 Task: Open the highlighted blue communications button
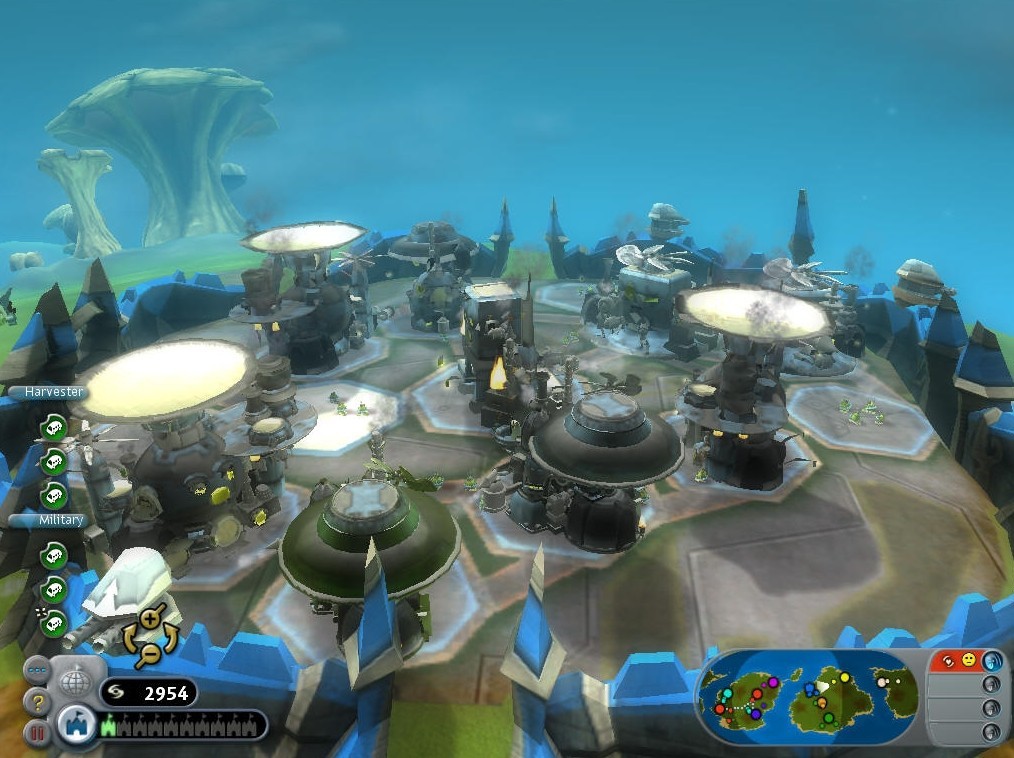tap(992, 661)
